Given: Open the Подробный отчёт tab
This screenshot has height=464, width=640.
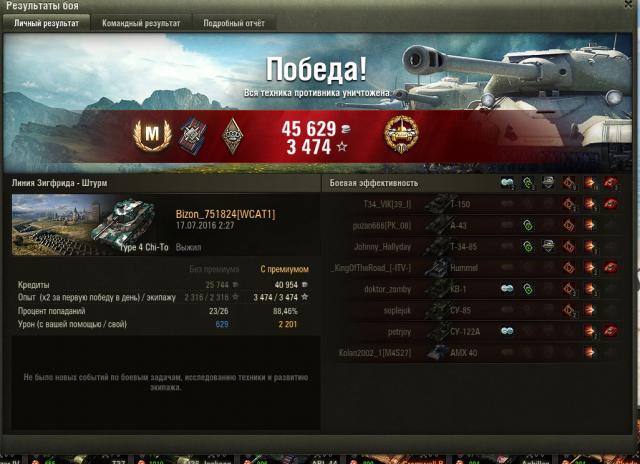Looking at the screenshot, I should (x=234, y=23).
